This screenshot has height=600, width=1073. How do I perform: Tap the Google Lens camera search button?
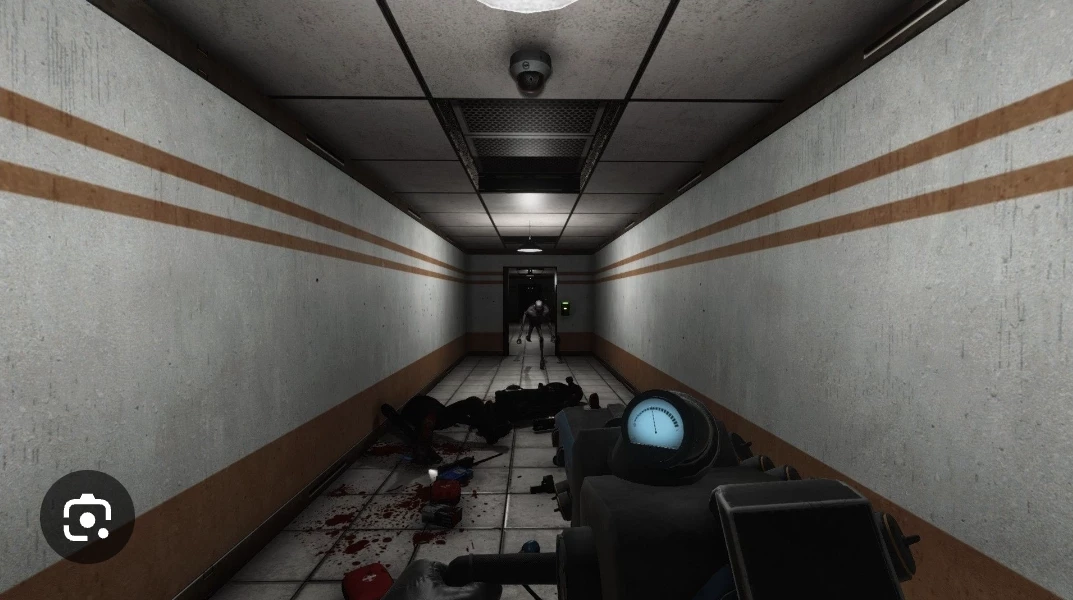click(x=87, y=517)
